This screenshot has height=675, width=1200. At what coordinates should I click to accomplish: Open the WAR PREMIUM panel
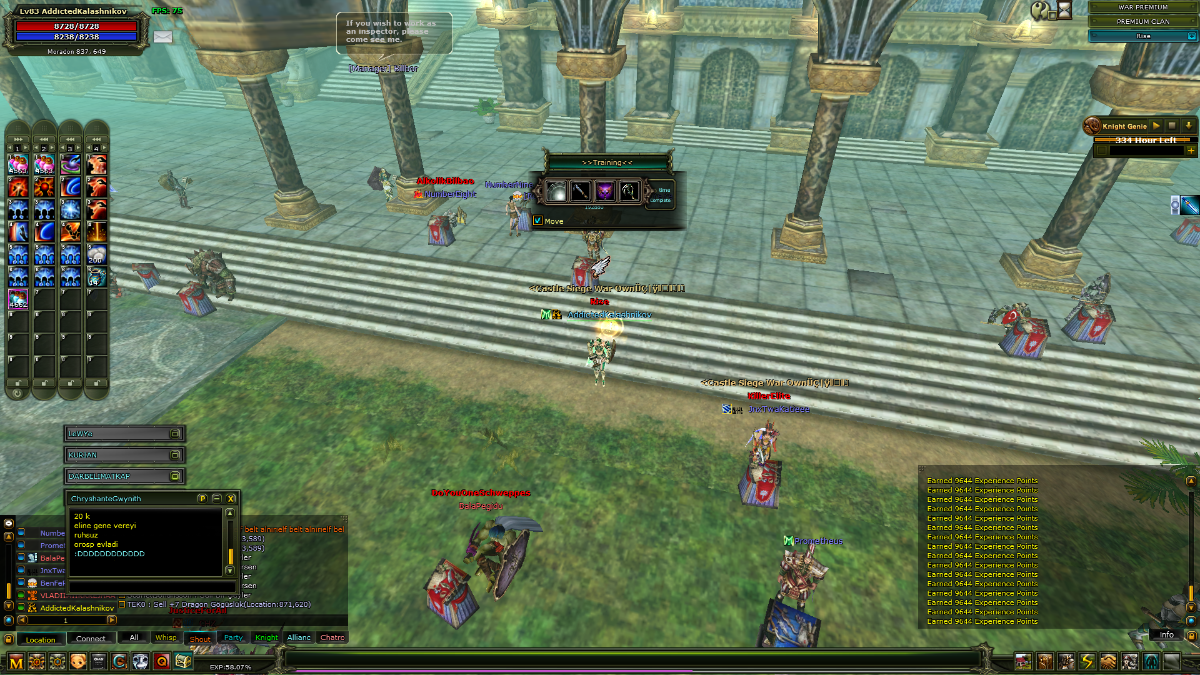point(1143,7)
